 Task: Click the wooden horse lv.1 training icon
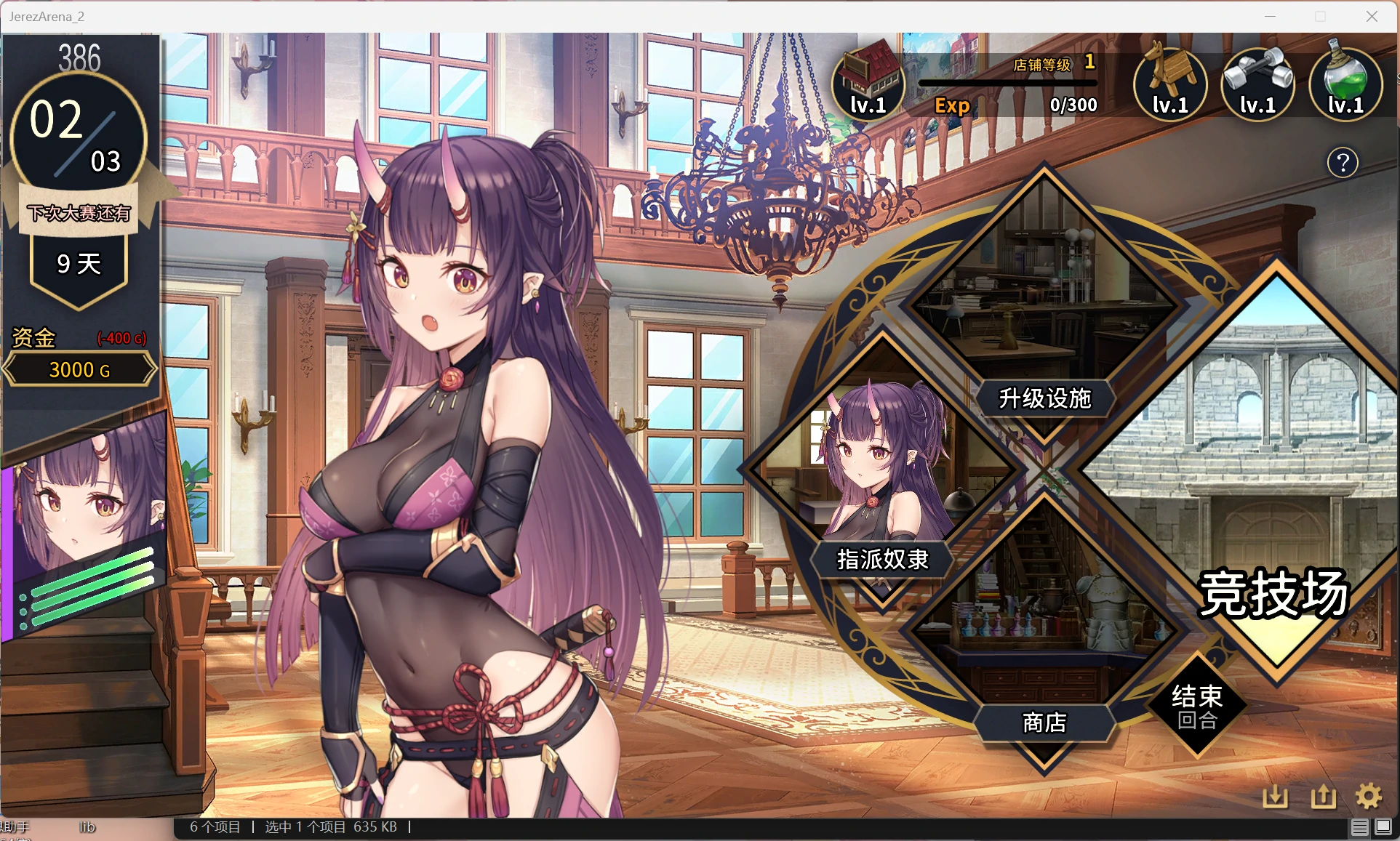(x=1169, y=80)
